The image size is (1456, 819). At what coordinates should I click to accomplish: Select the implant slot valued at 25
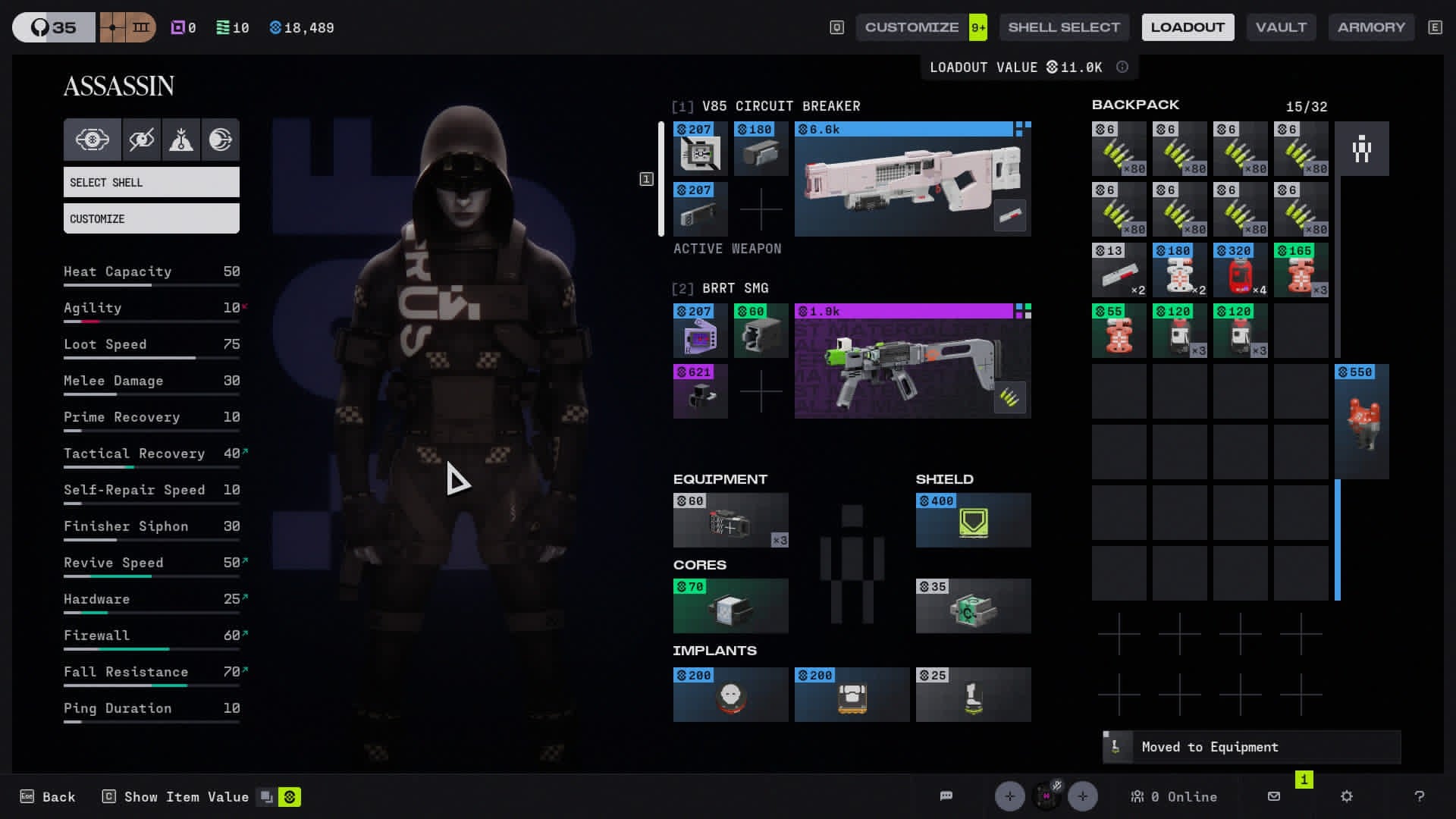[x=973, y=695]
